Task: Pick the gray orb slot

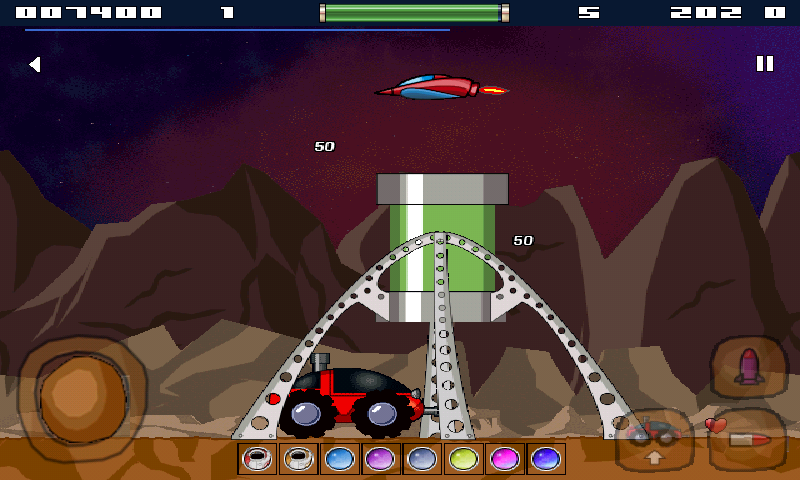Action: (x=421, y=459)
